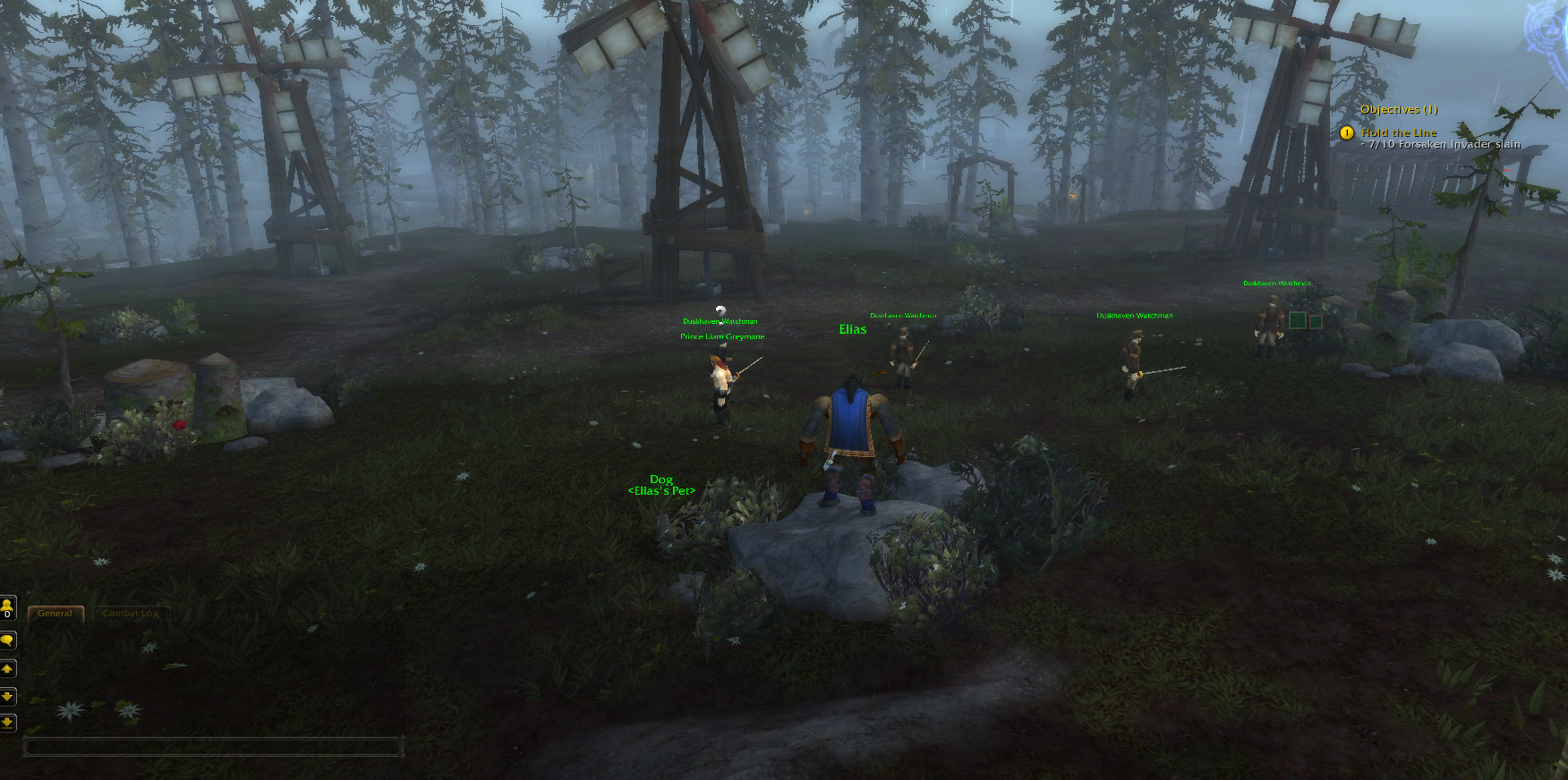Click the chat scroll-down arrow button
1568x780 pixels.
tap(7, 696)
